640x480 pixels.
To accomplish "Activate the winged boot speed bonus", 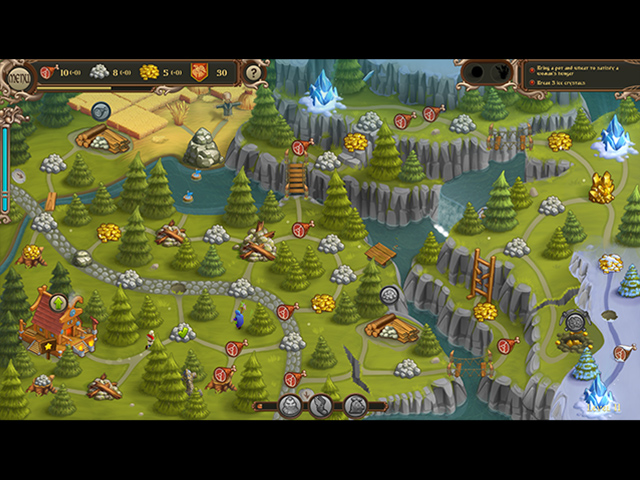I will [321, 405].
